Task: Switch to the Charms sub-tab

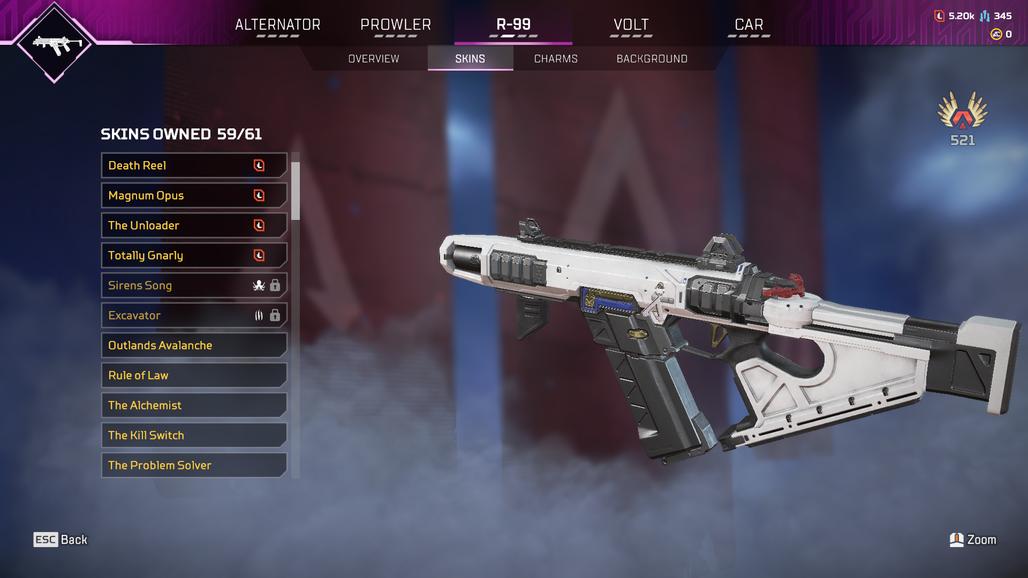Action: tap(555, 59)
